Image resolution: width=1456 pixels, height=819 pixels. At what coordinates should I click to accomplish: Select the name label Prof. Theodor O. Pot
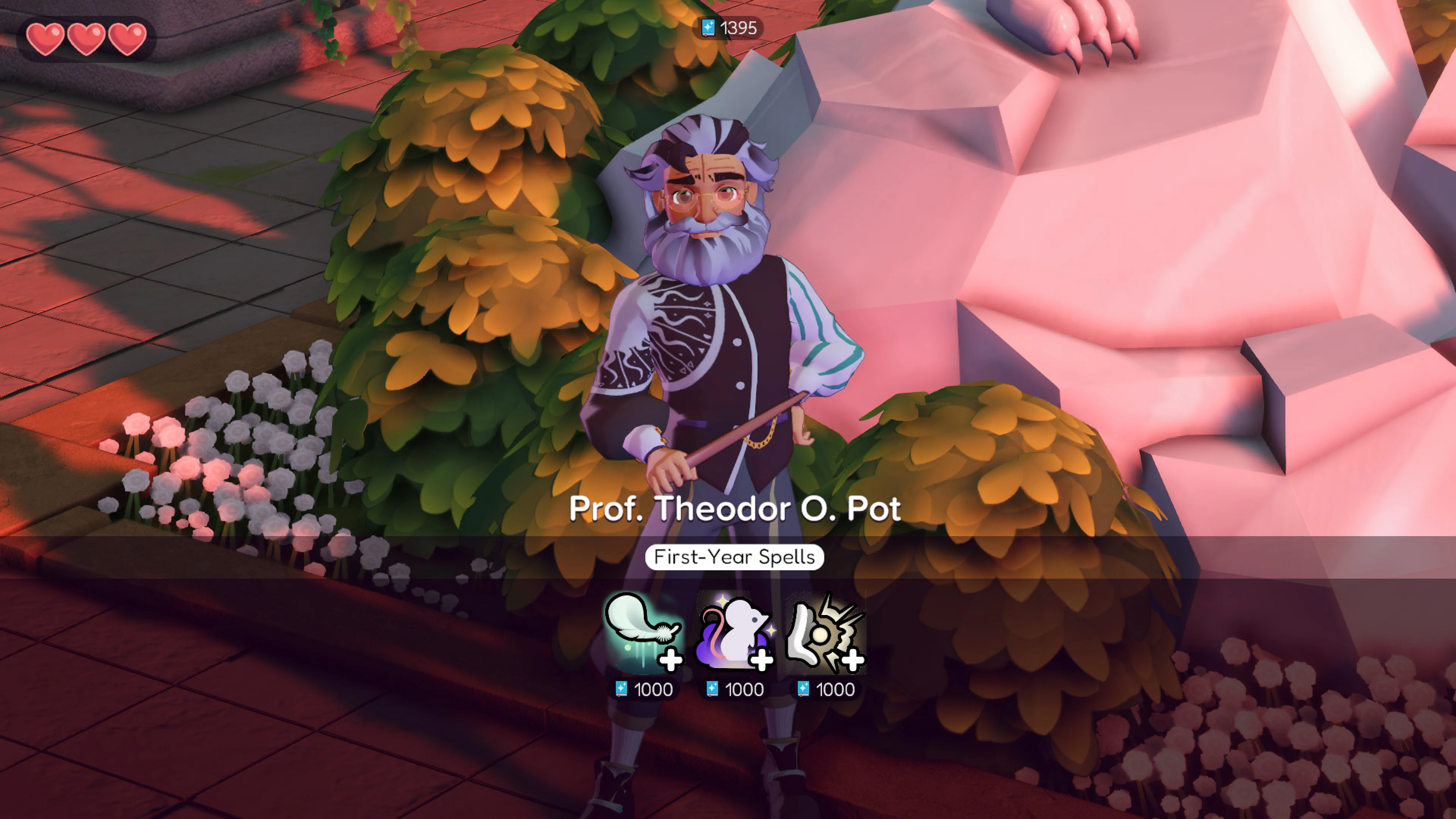coord(735,508)
